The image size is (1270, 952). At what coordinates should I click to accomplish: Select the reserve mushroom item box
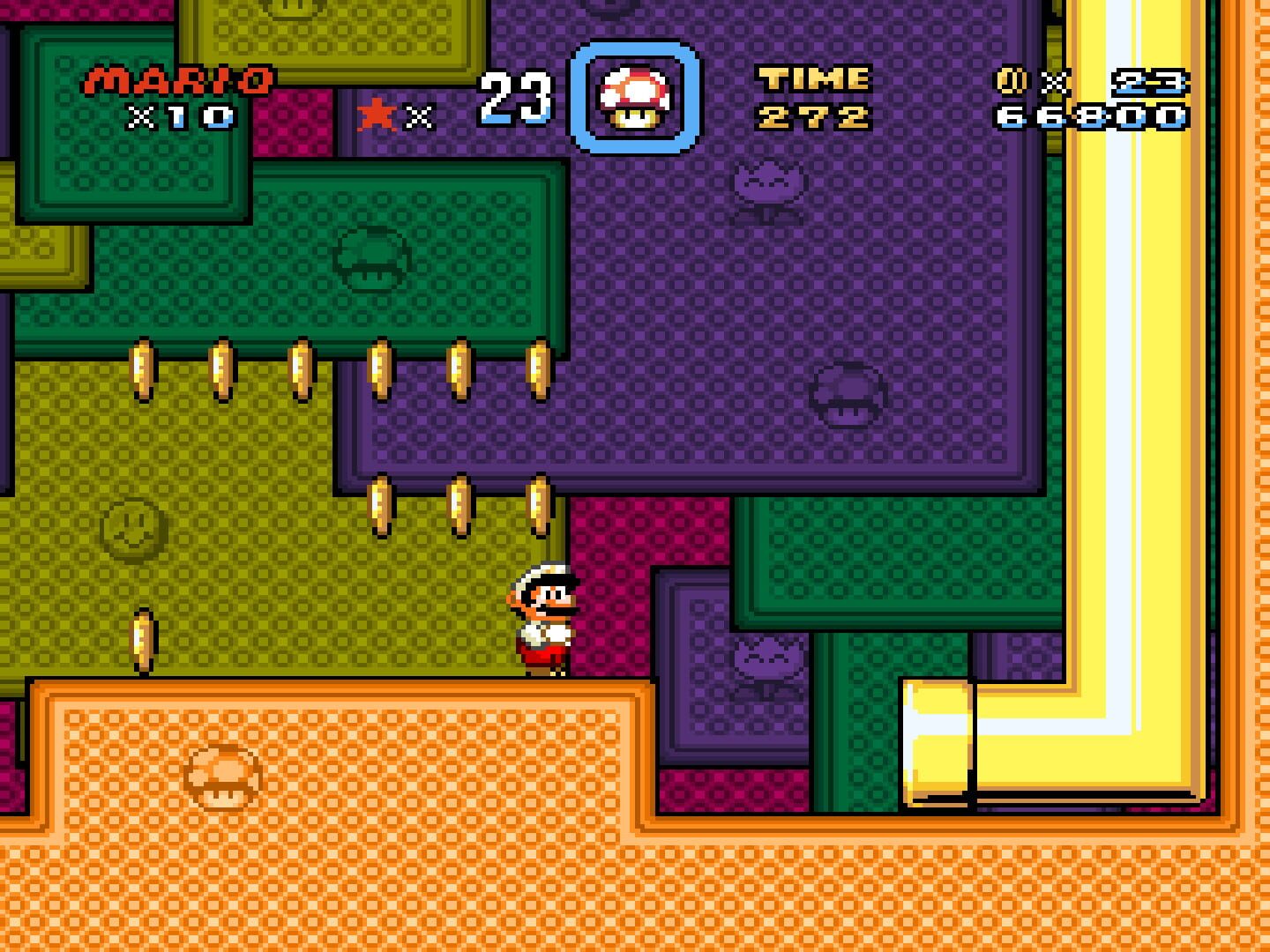click(635, 98)
